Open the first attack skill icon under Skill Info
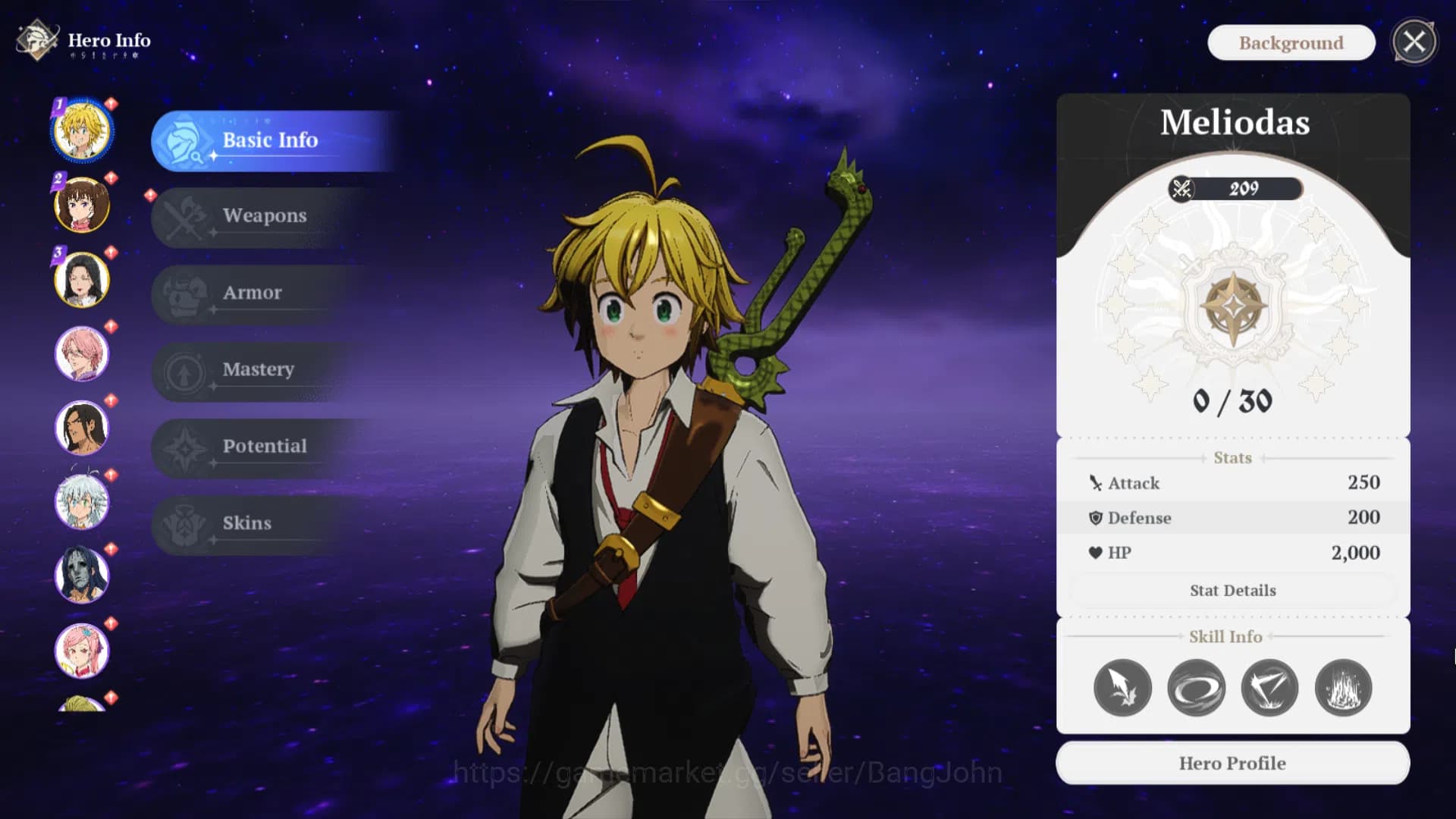The width and height of the screenshot is (1456, 819). 1123,687
